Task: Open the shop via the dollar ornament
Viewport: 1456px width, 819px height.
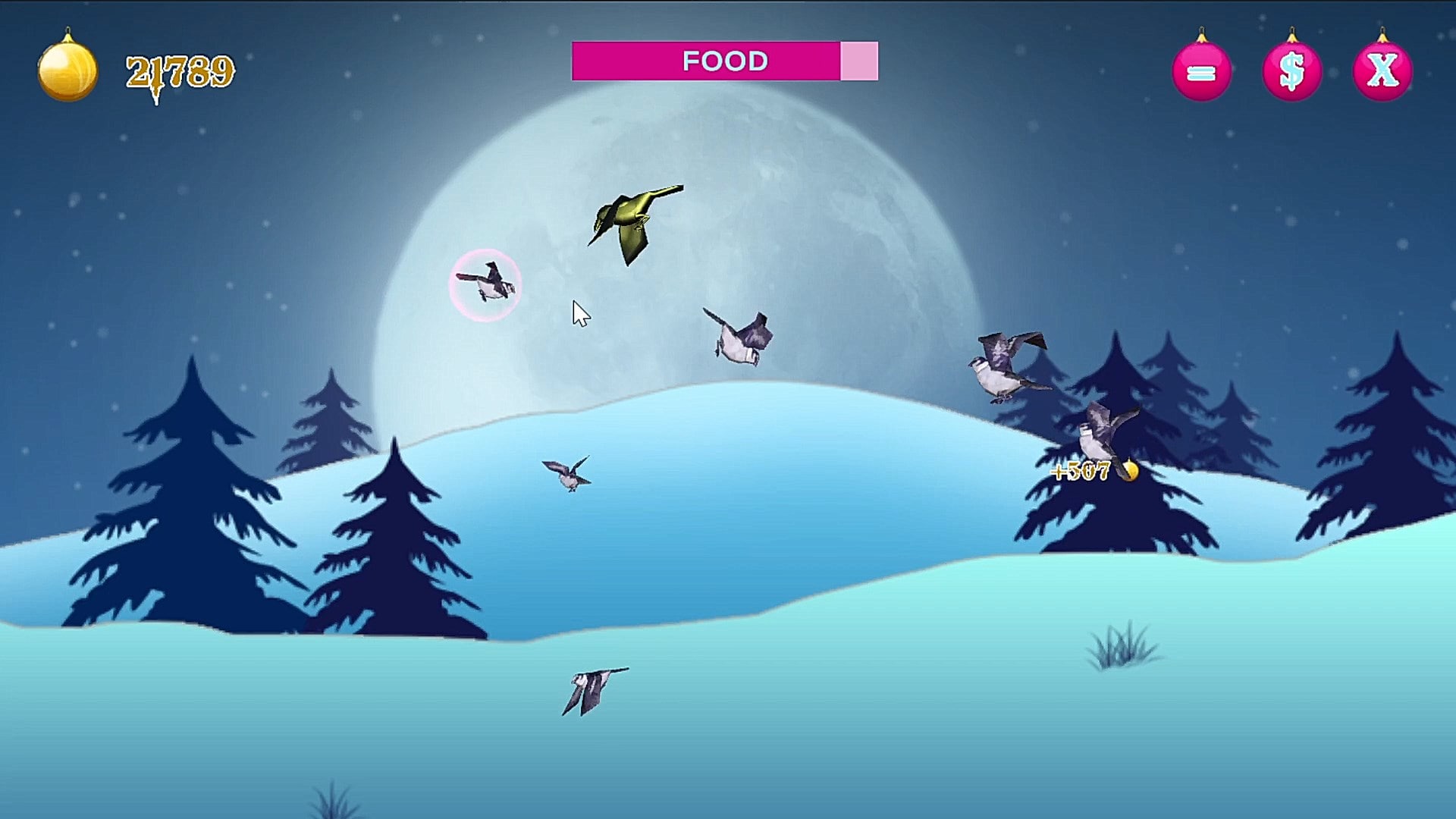Action: click(1291, 72)
